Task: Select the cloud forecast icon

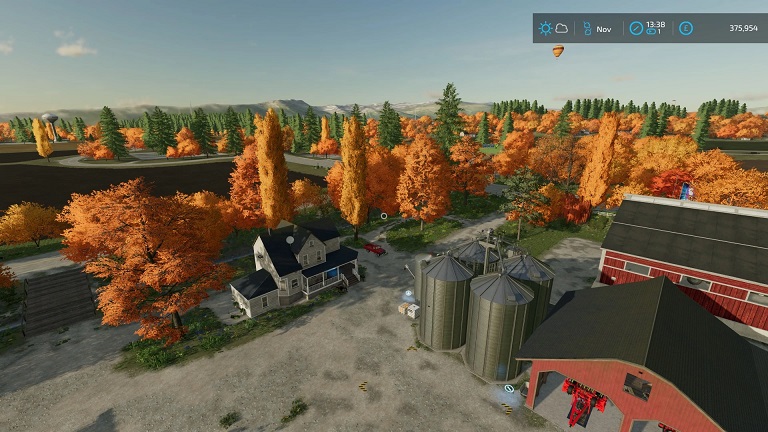Action: (x=561, y=28)
